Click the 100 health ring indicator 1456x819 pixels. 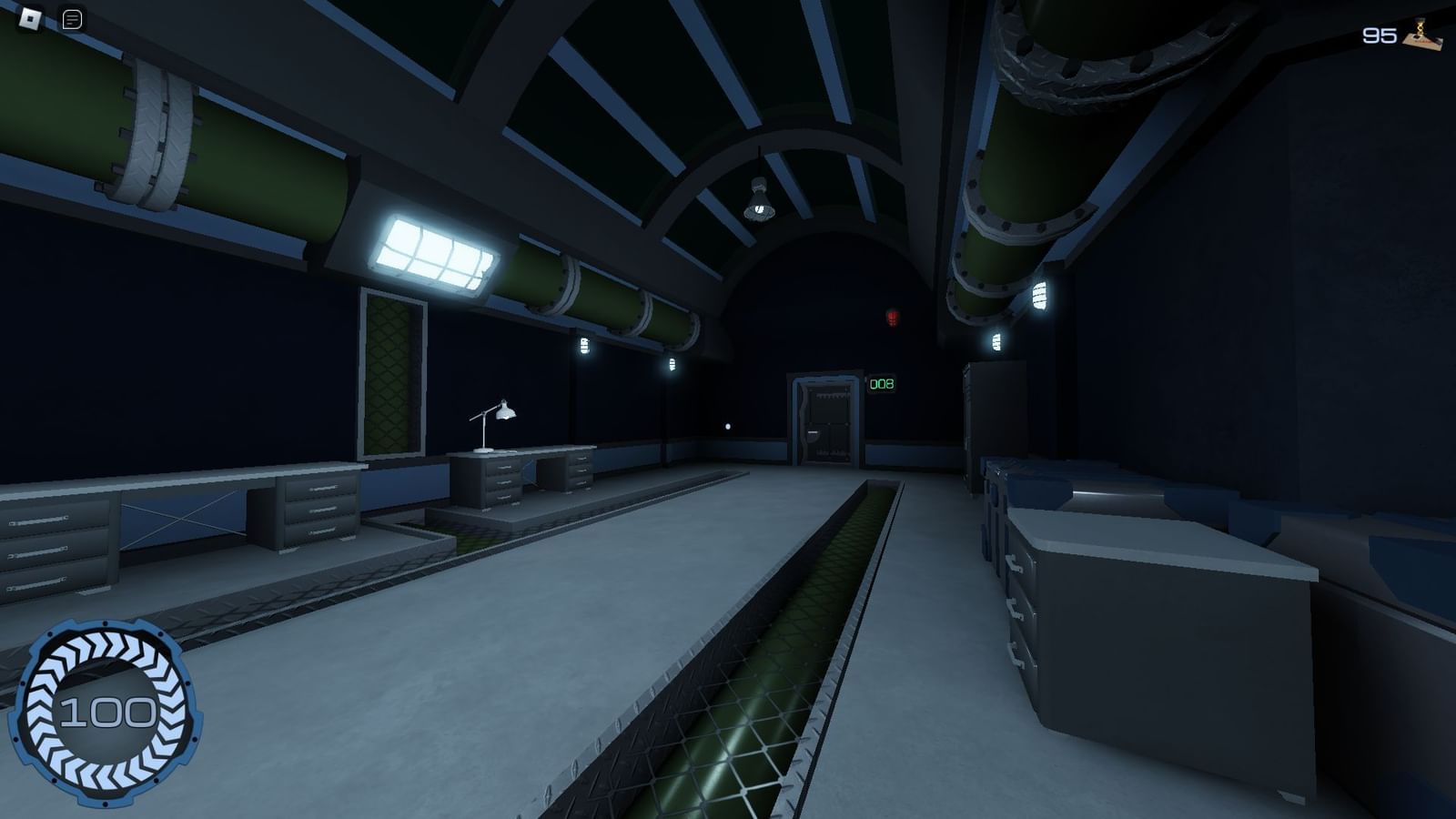tap(109, 712)
